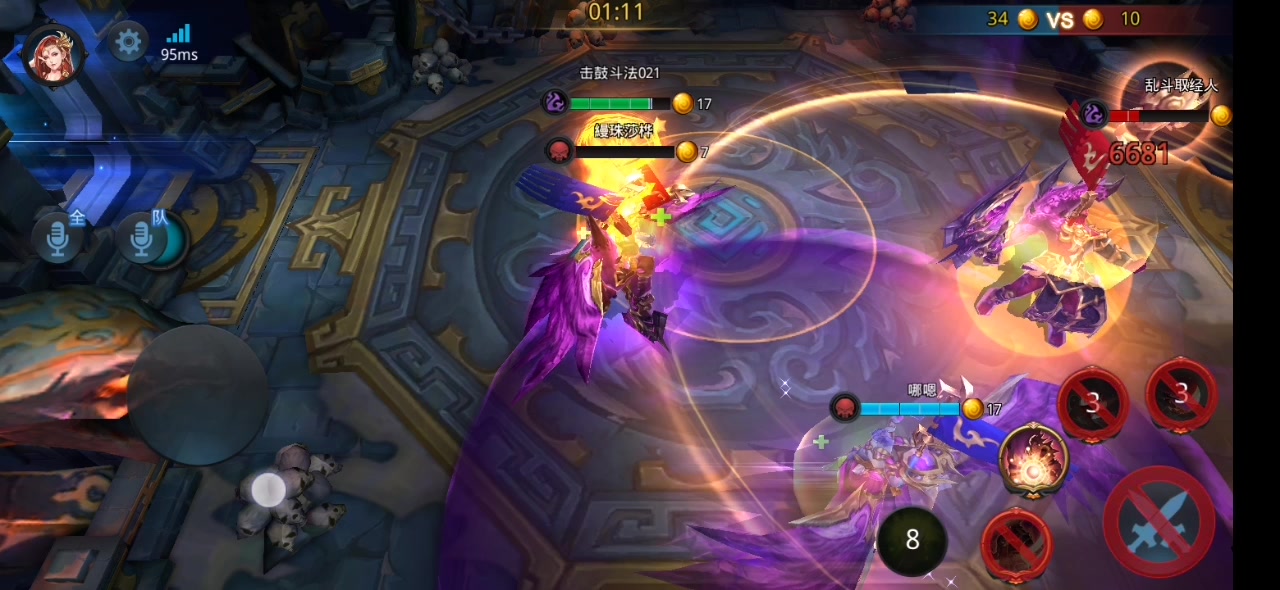Tap the crossed-out sword attack button
Viewport: 1280px width, 590px height.
click(x=1159, y=521)
